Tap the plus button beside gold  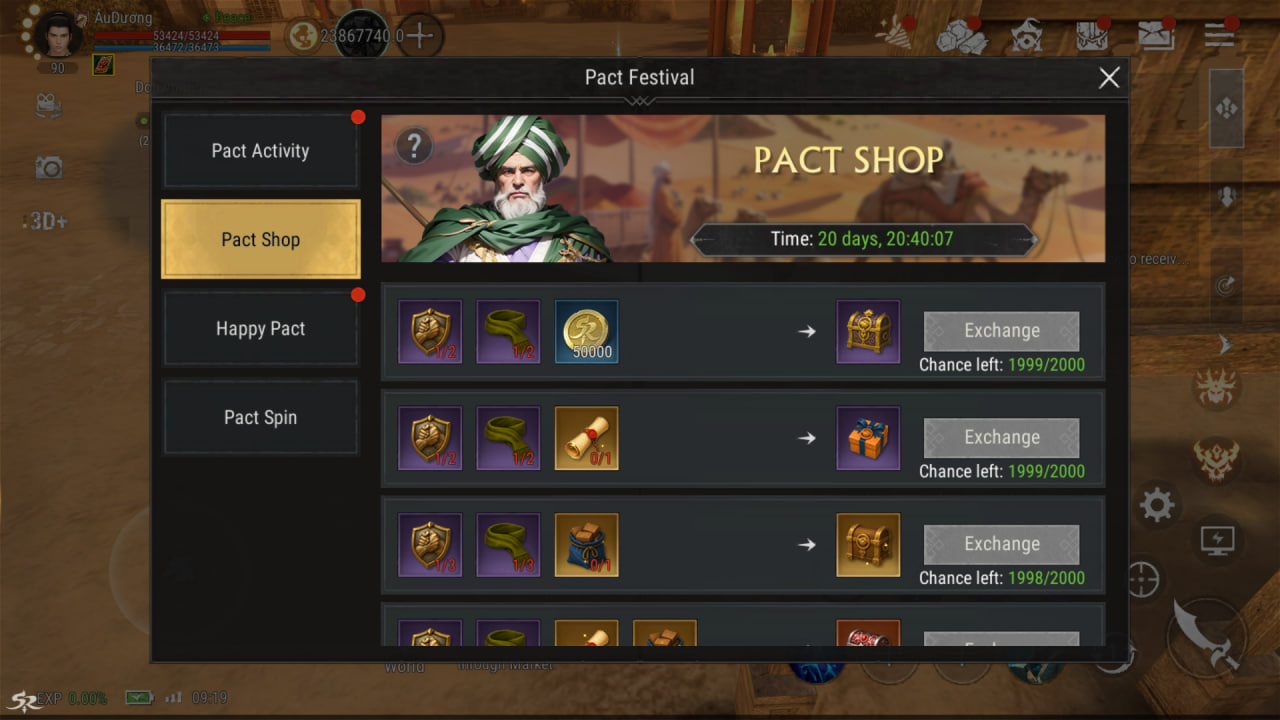420,36
